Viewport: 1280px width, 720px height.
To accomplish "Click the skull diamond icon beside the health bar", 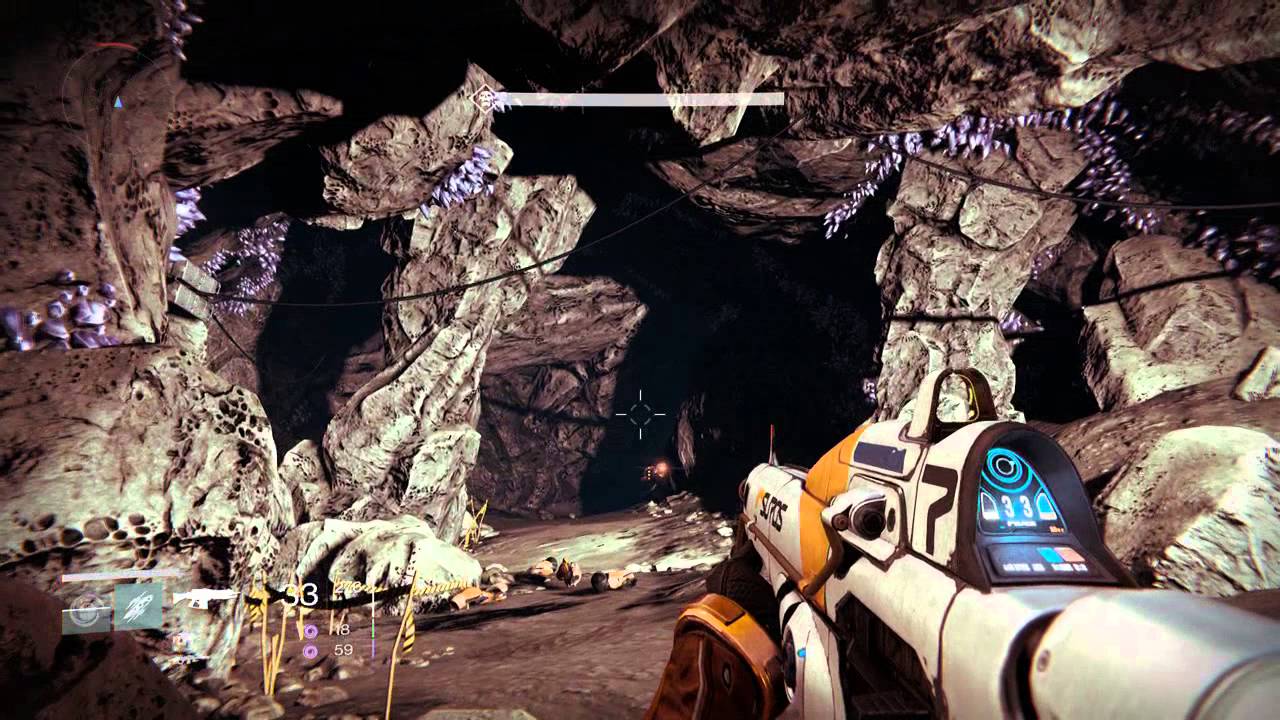I will tap(487, 99).
